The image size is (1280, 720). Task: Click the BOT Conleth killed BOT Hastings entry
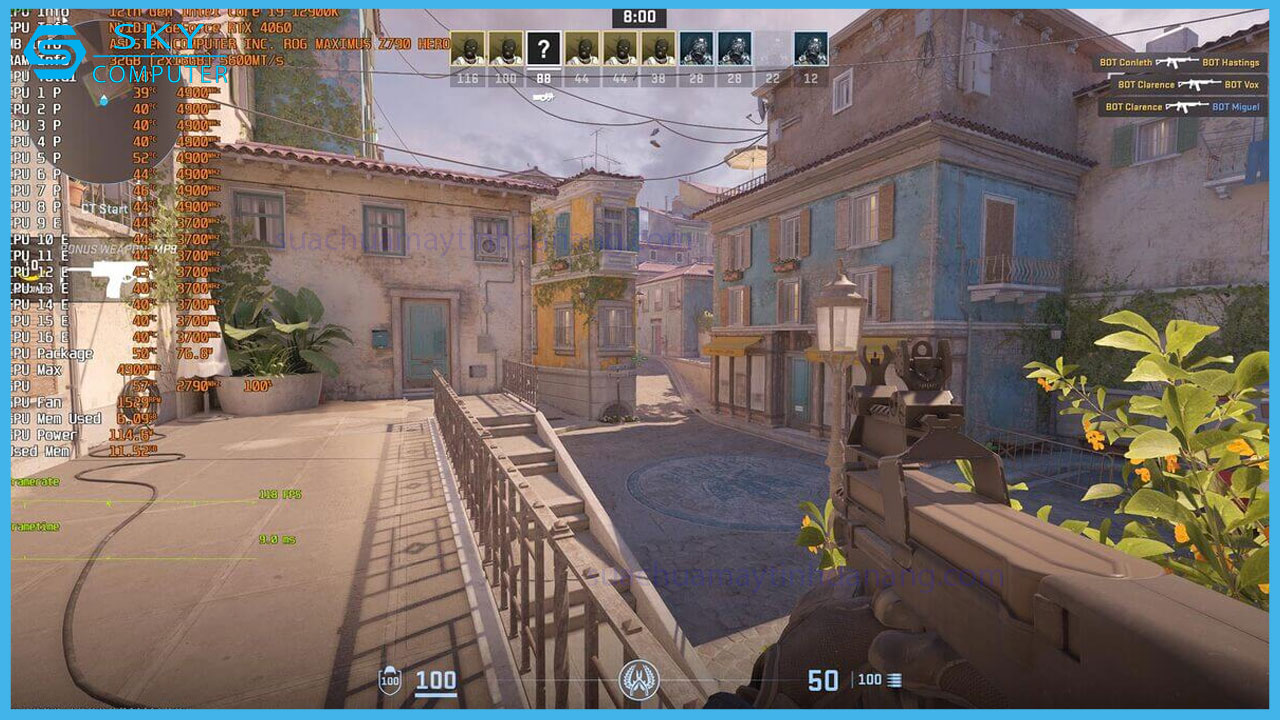pyautogui.click(x=1181, y=62)
